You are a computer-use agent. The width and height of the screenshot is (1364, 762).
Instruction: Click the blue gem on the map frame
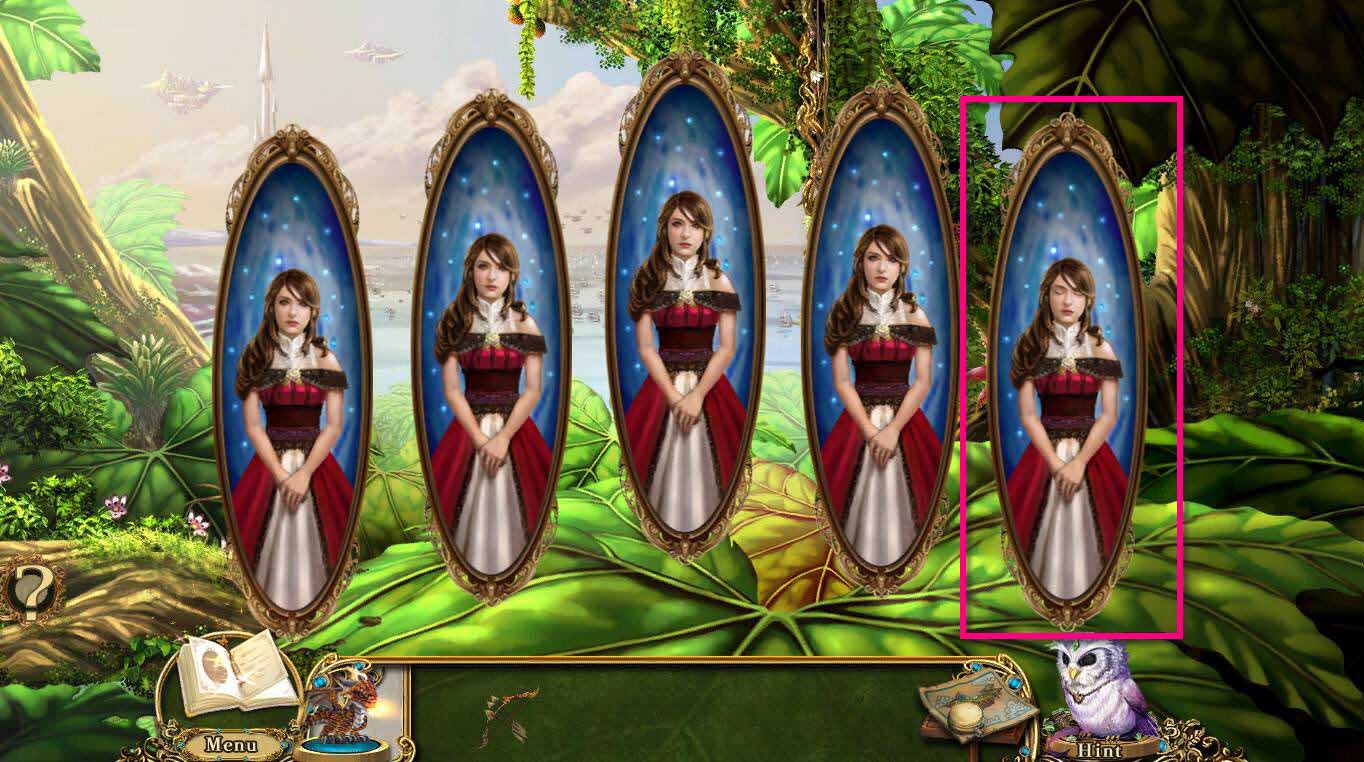[1012, 682]
